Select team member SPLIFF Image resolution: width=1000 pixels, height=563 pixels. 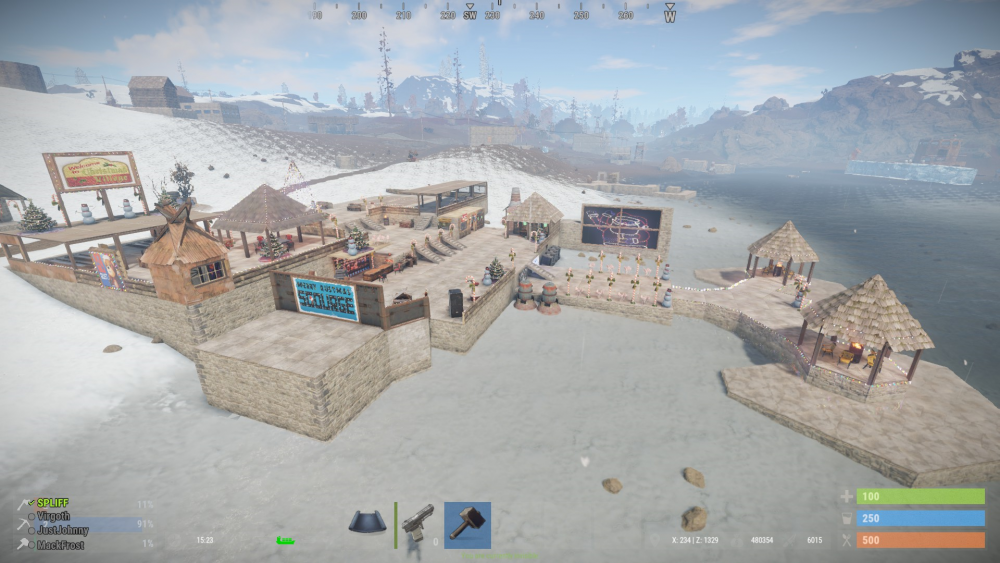(53, 503)
